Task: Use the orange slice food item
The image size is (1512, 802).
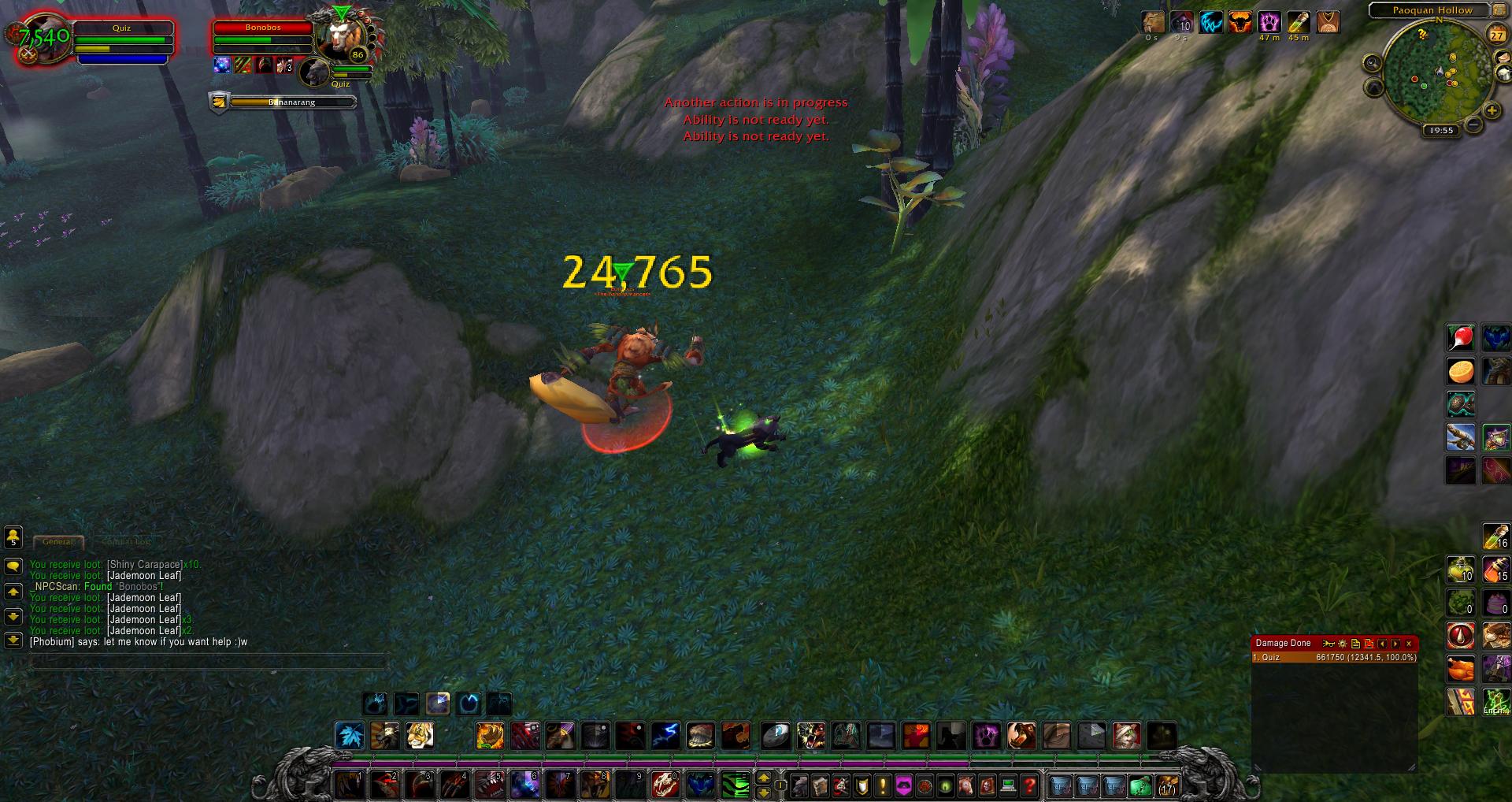Action: click(1461, 371)
